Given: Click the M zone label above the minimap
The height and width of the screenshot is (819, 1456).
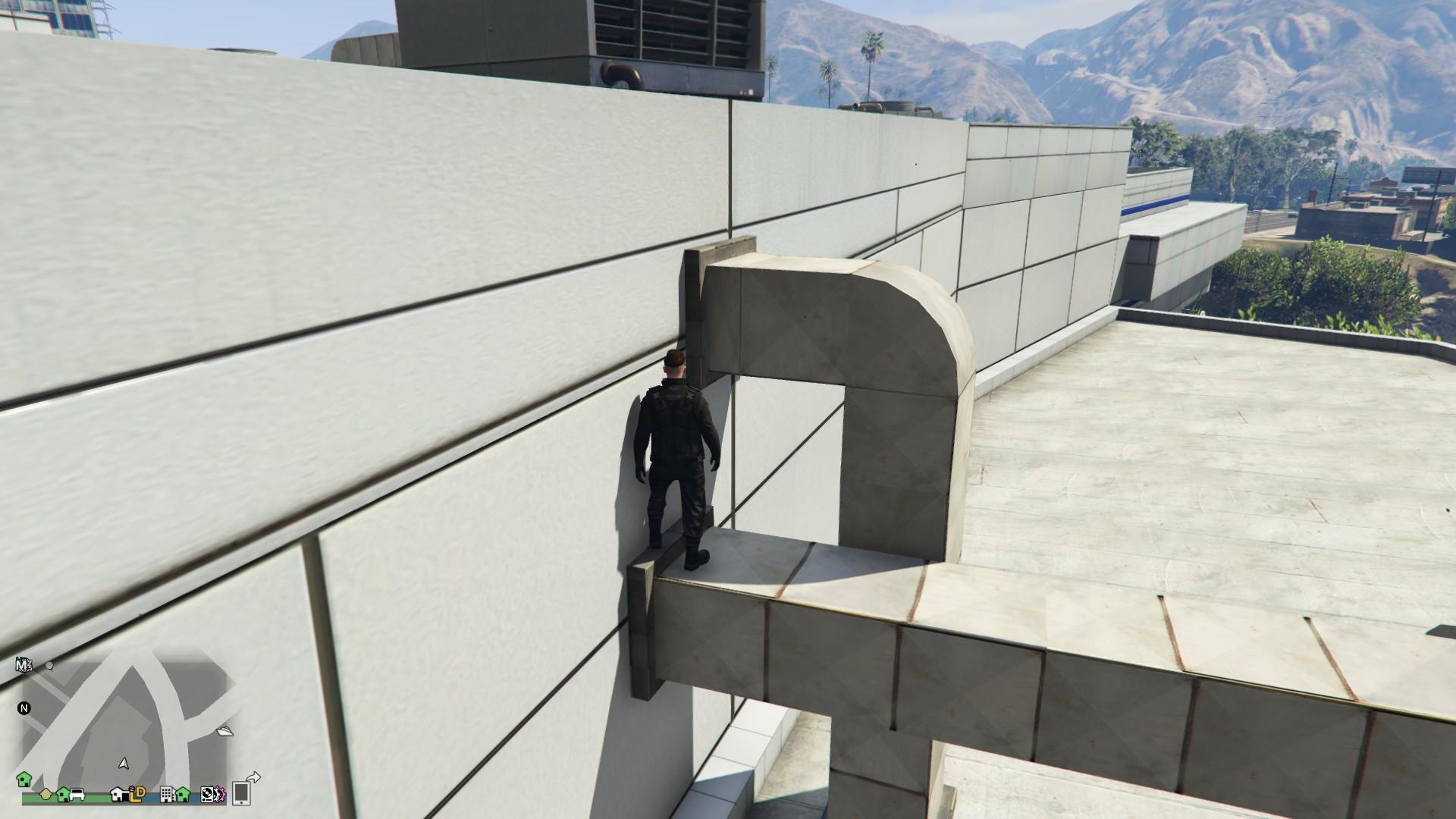Looking at the screenshot, I should point(24,665).
